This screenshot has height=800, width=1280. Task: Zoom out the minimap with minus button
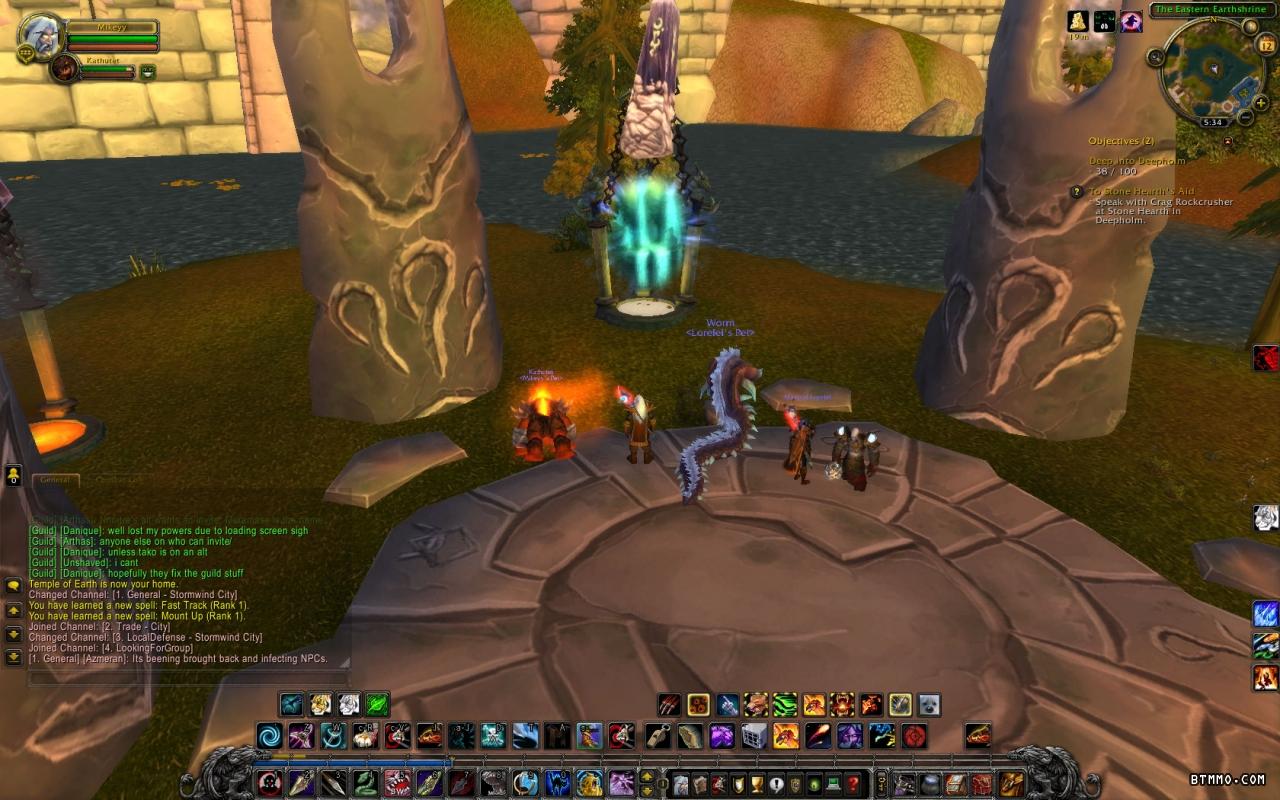tap(1245, 118)
